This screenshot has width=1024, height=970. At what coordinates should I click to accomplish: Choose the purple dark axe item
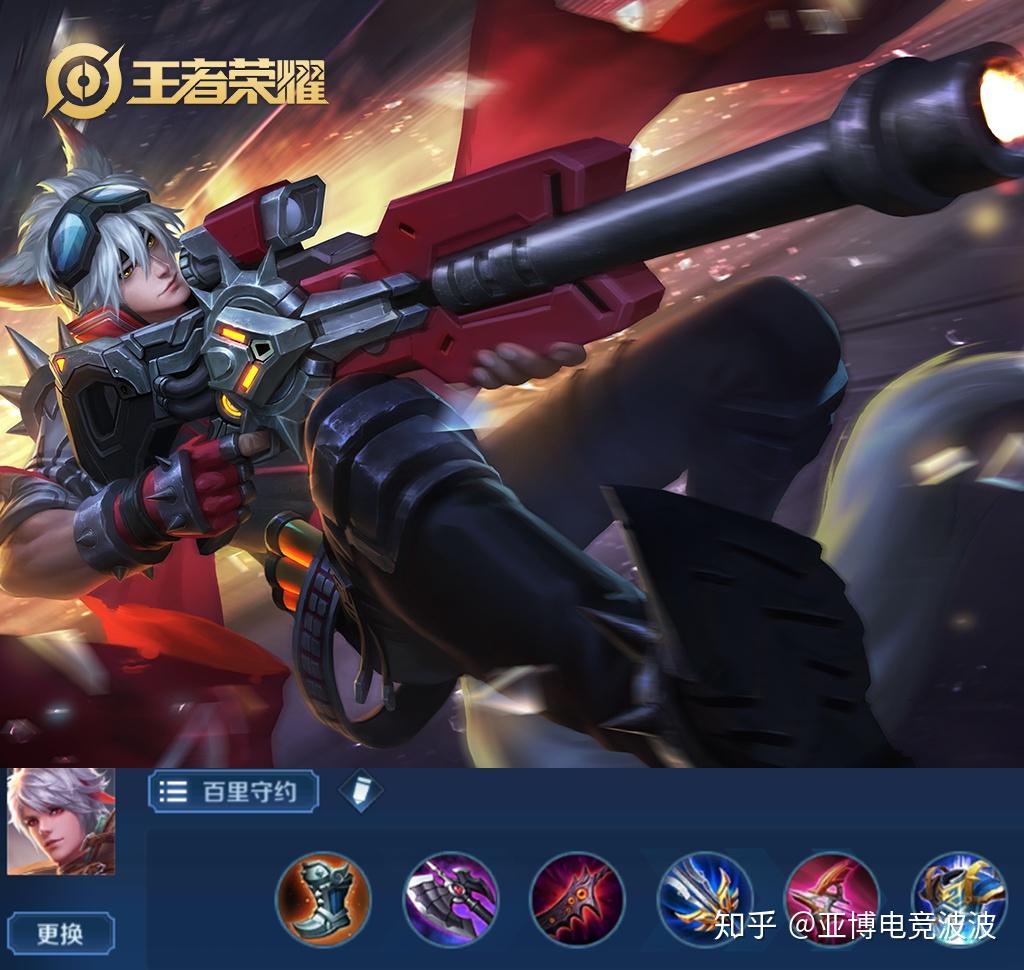coord(450,898)
